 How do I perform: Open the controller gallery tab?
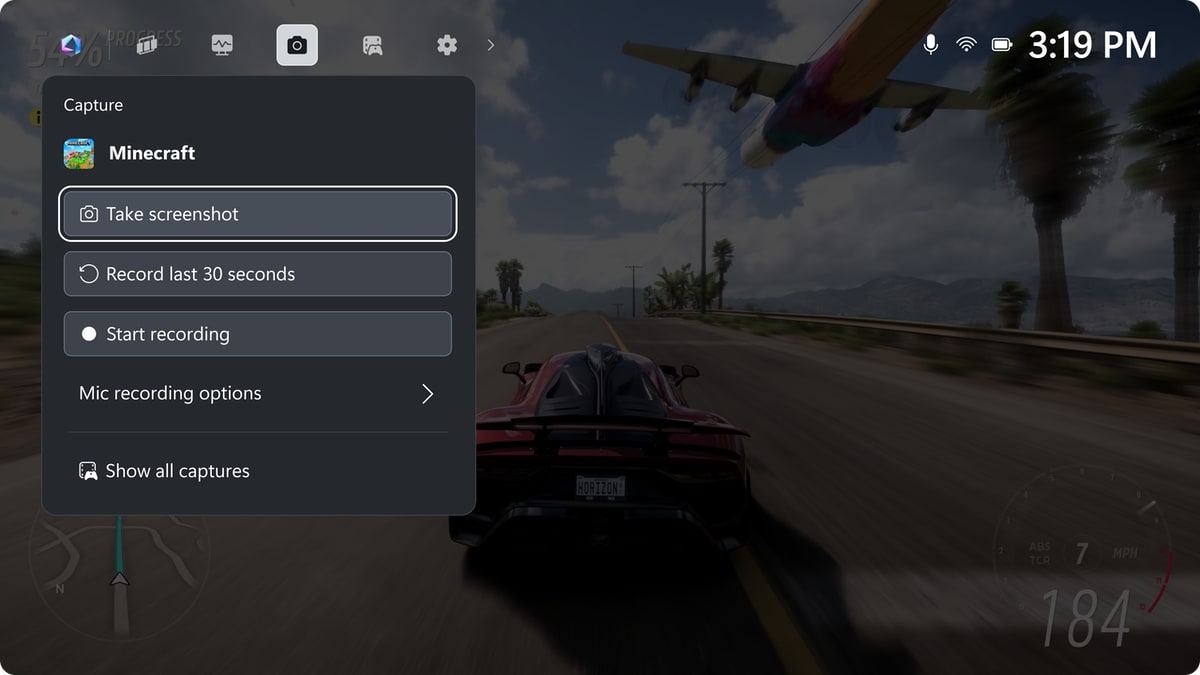(x=372, y=45)
